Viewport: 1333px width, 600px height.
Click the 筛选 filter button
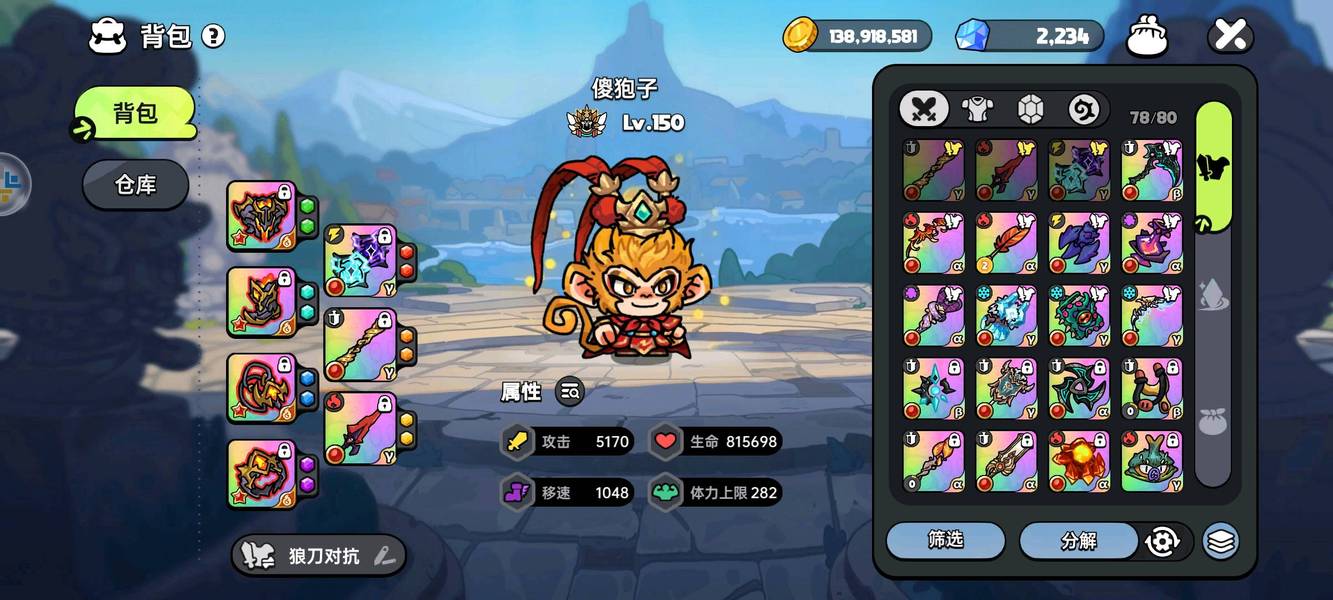pos(945,541)
